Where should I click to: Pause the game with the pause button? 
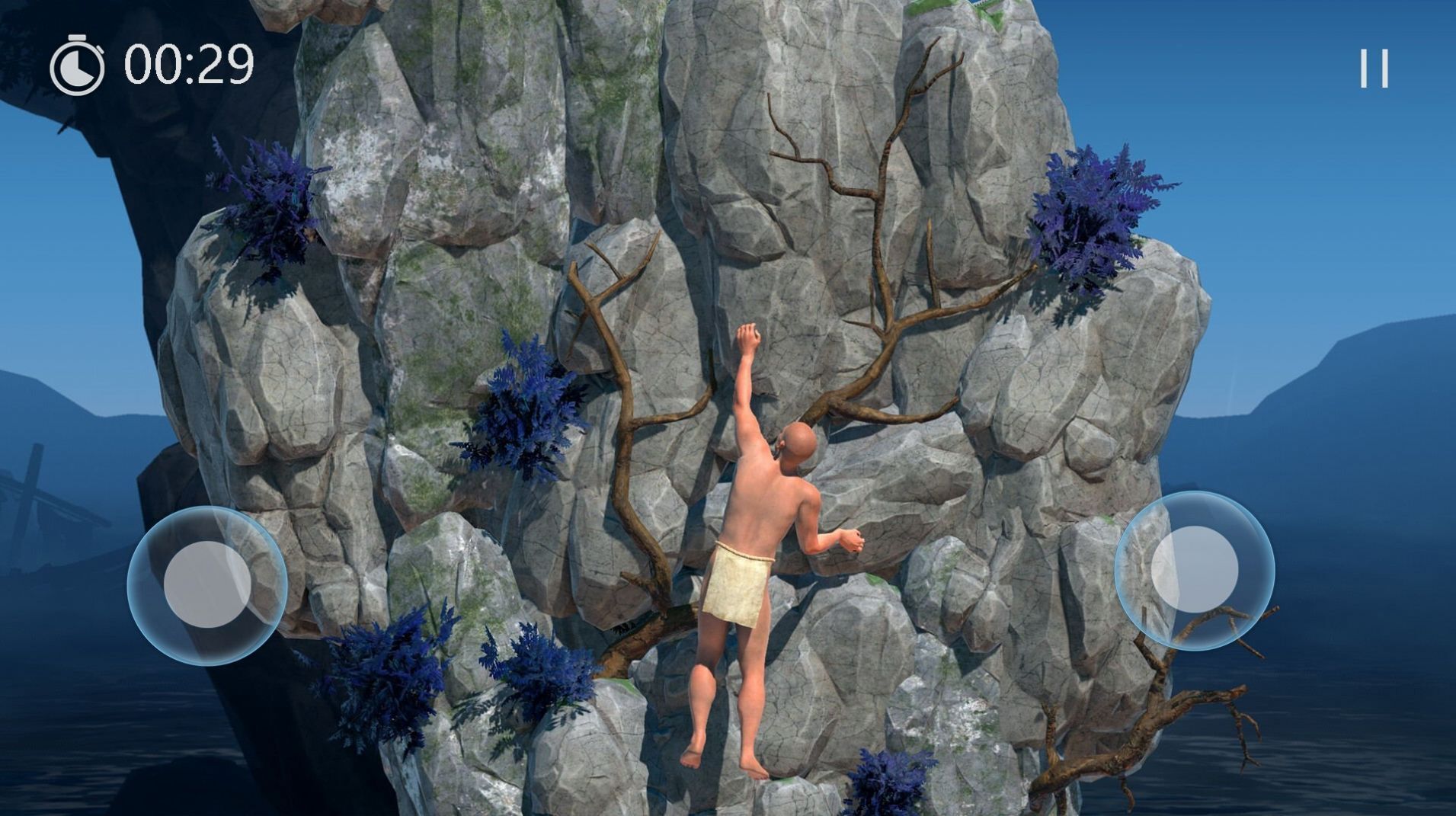click(1374, 69)
